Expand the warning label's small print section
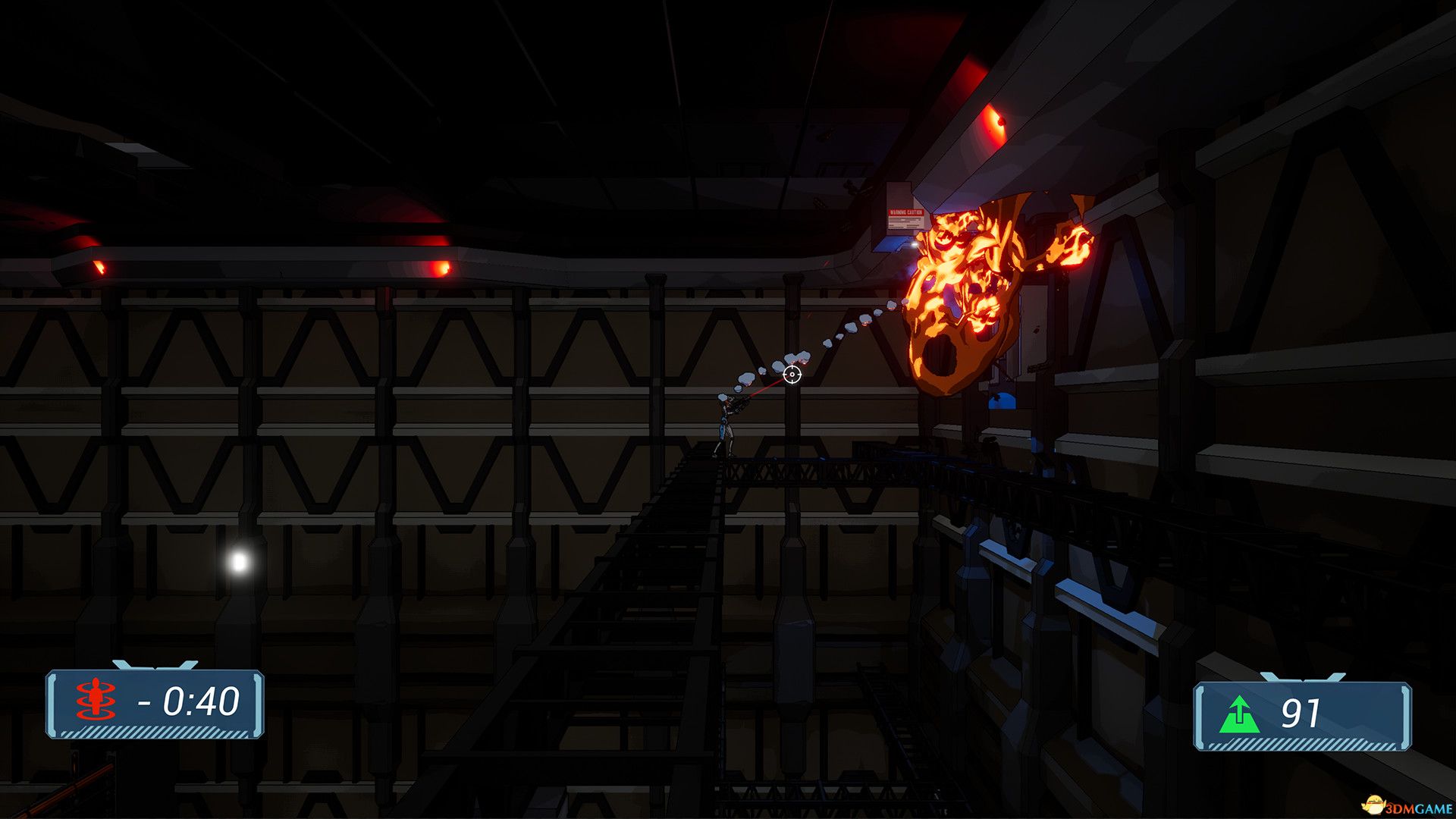Screen dimensions: 1456x819 coord(905,224)
